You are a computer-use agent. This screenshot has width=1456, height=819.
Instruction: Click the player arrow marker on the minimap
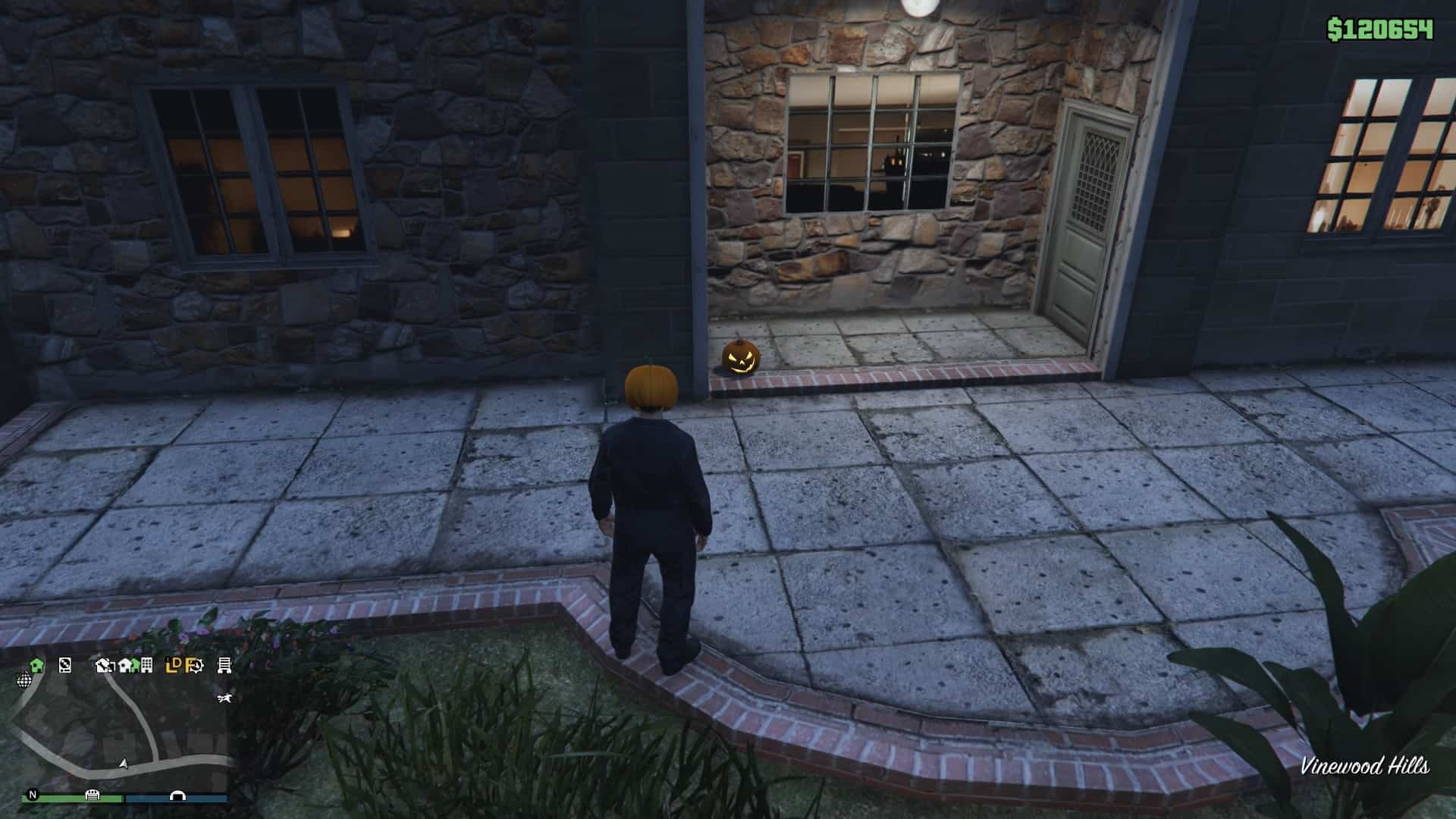124,764
